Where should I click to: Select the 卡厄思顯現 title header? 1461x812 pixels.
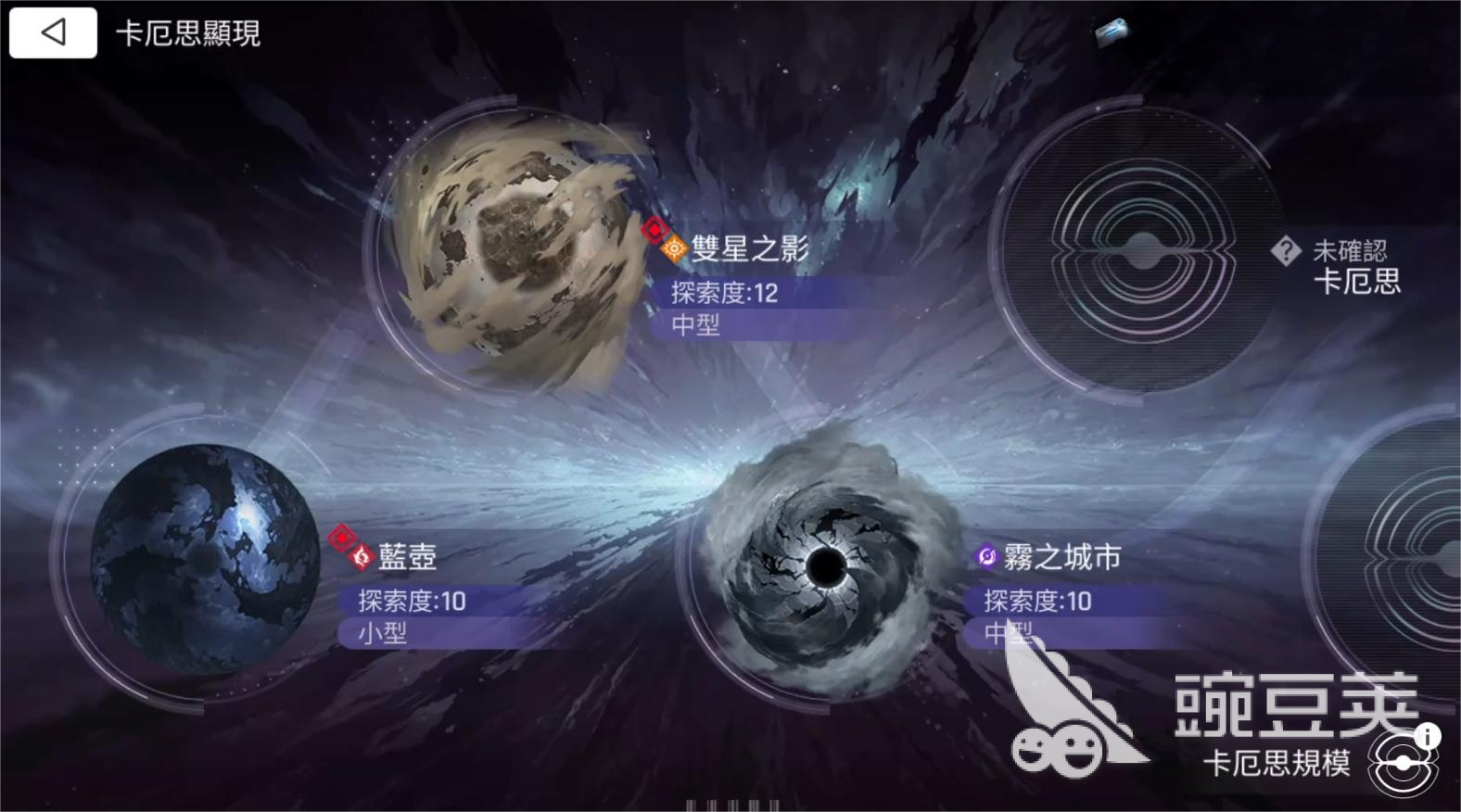pos(188,34)
